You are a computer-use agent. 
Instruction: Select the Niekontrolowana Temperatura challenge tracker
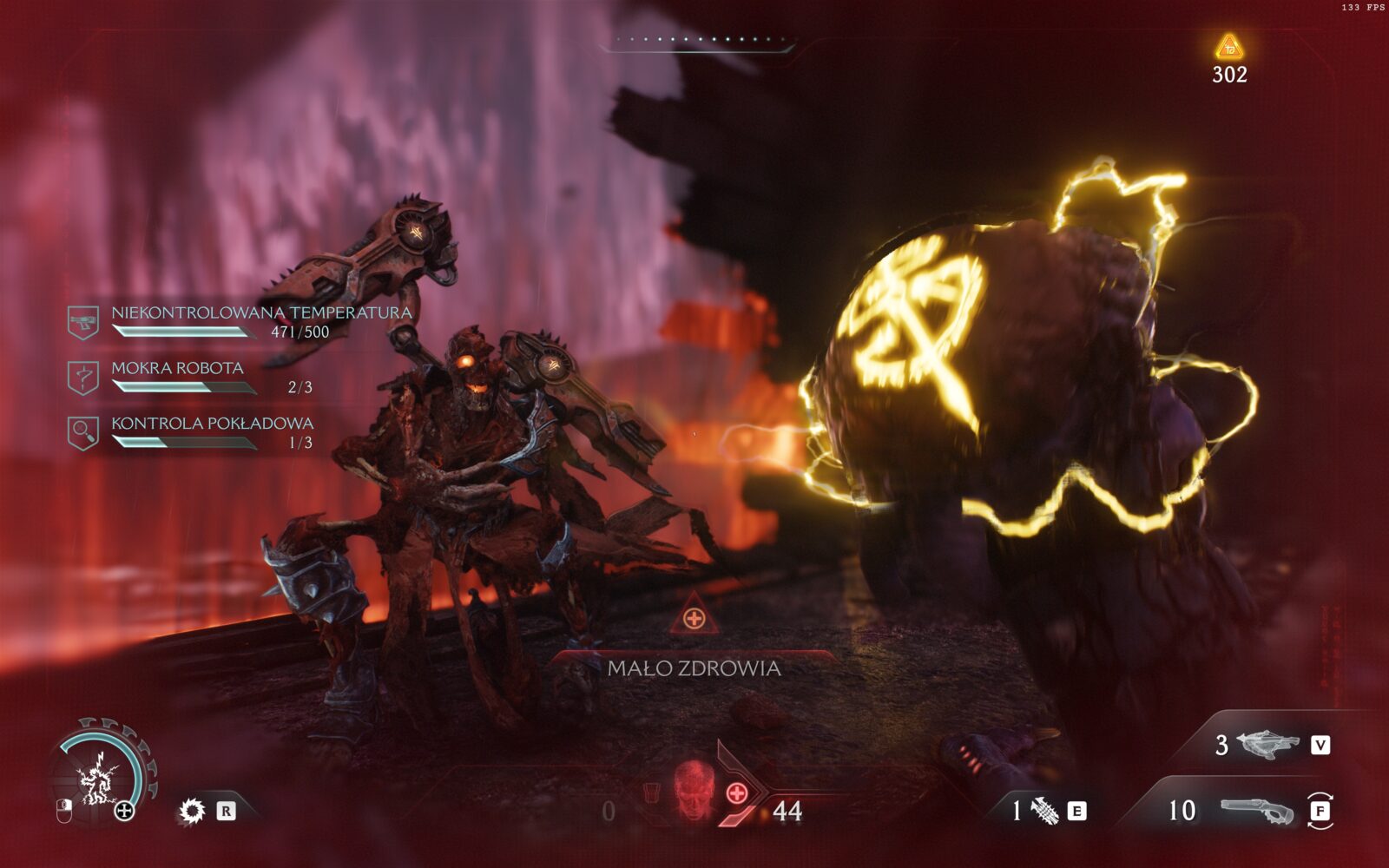tap(260, 312)
